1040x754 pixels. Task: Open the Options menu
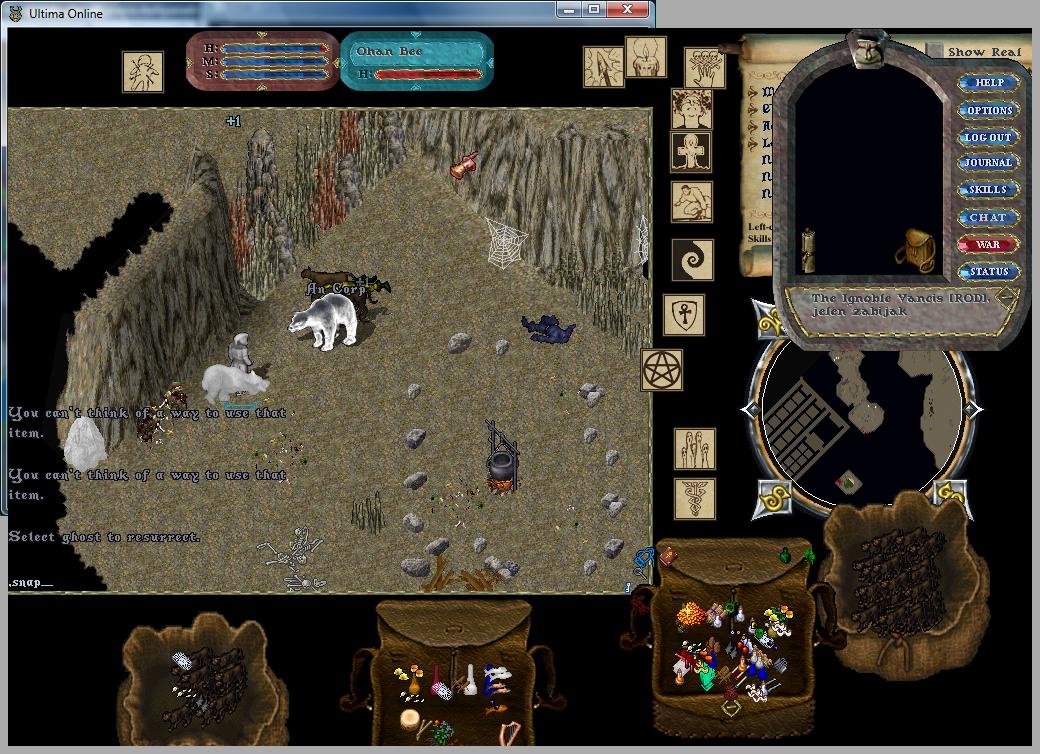pos(988,110)
